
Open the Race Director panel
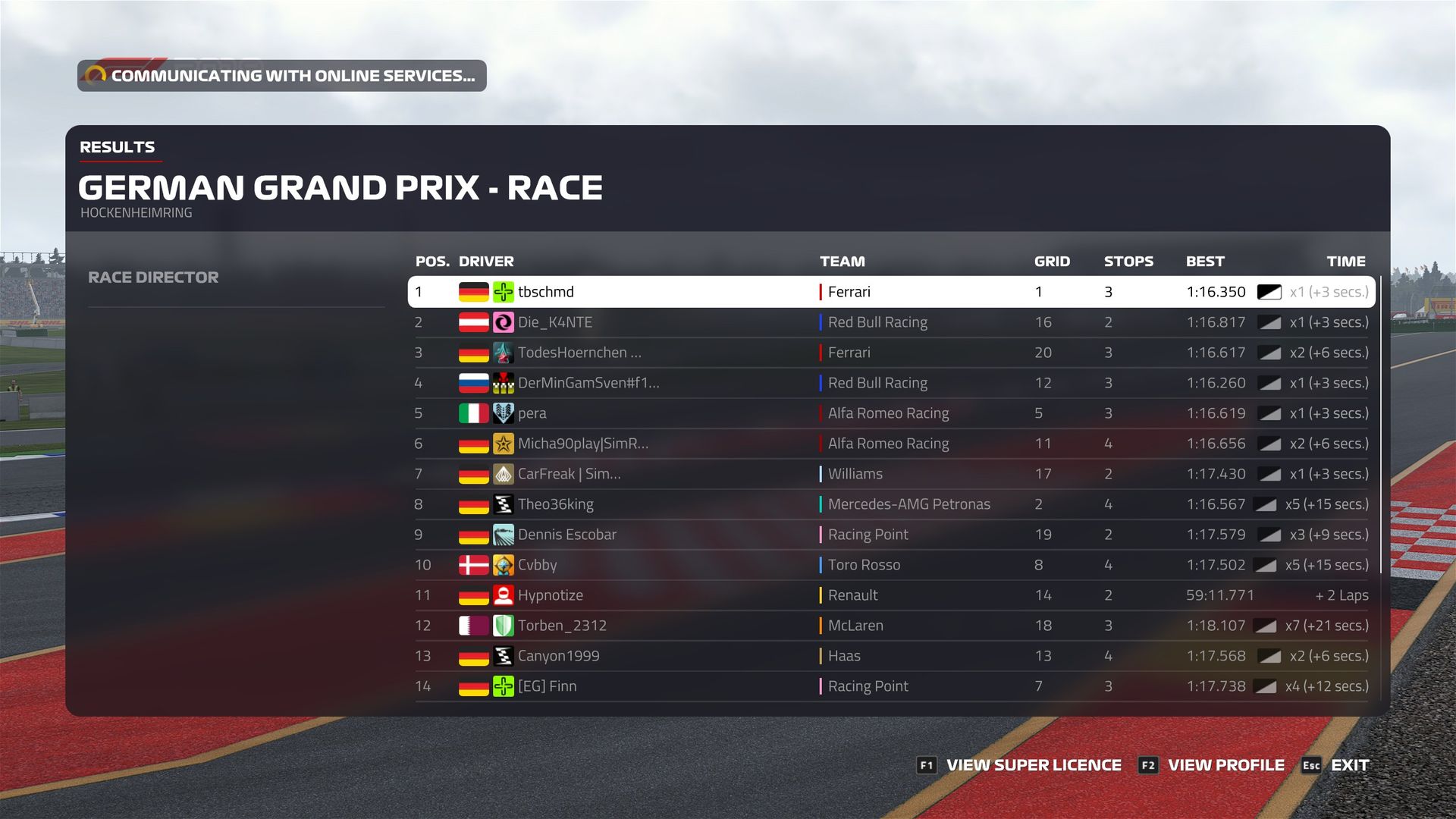(x=153, y=278)
